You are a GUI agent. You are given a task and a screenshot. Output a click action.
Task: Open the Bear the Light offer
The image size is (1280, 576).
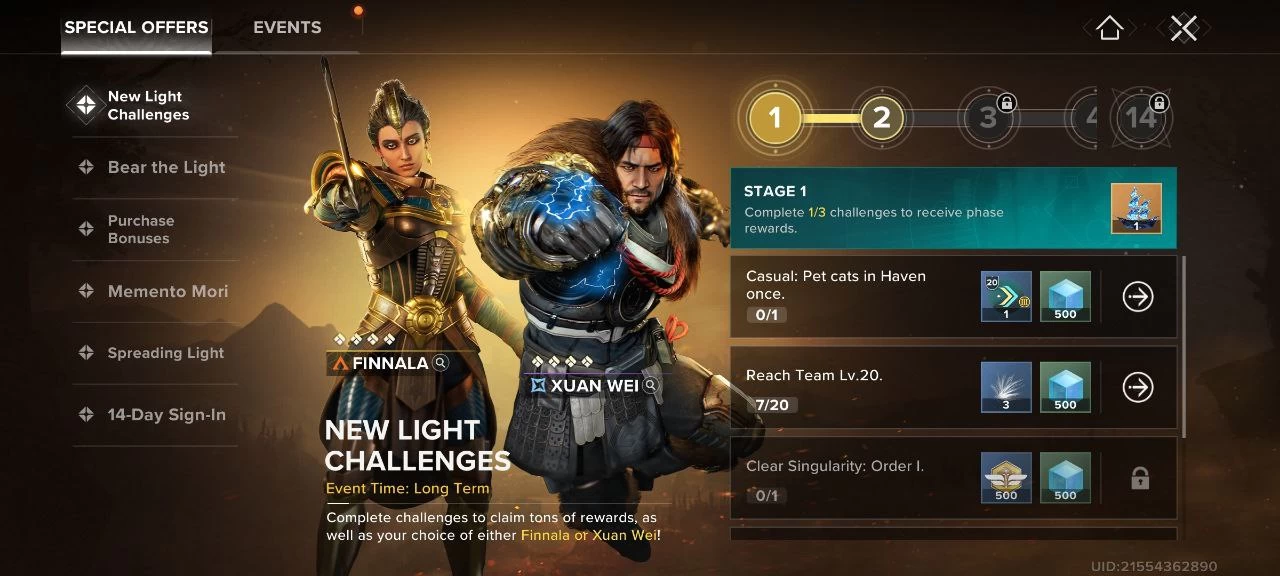166,167
